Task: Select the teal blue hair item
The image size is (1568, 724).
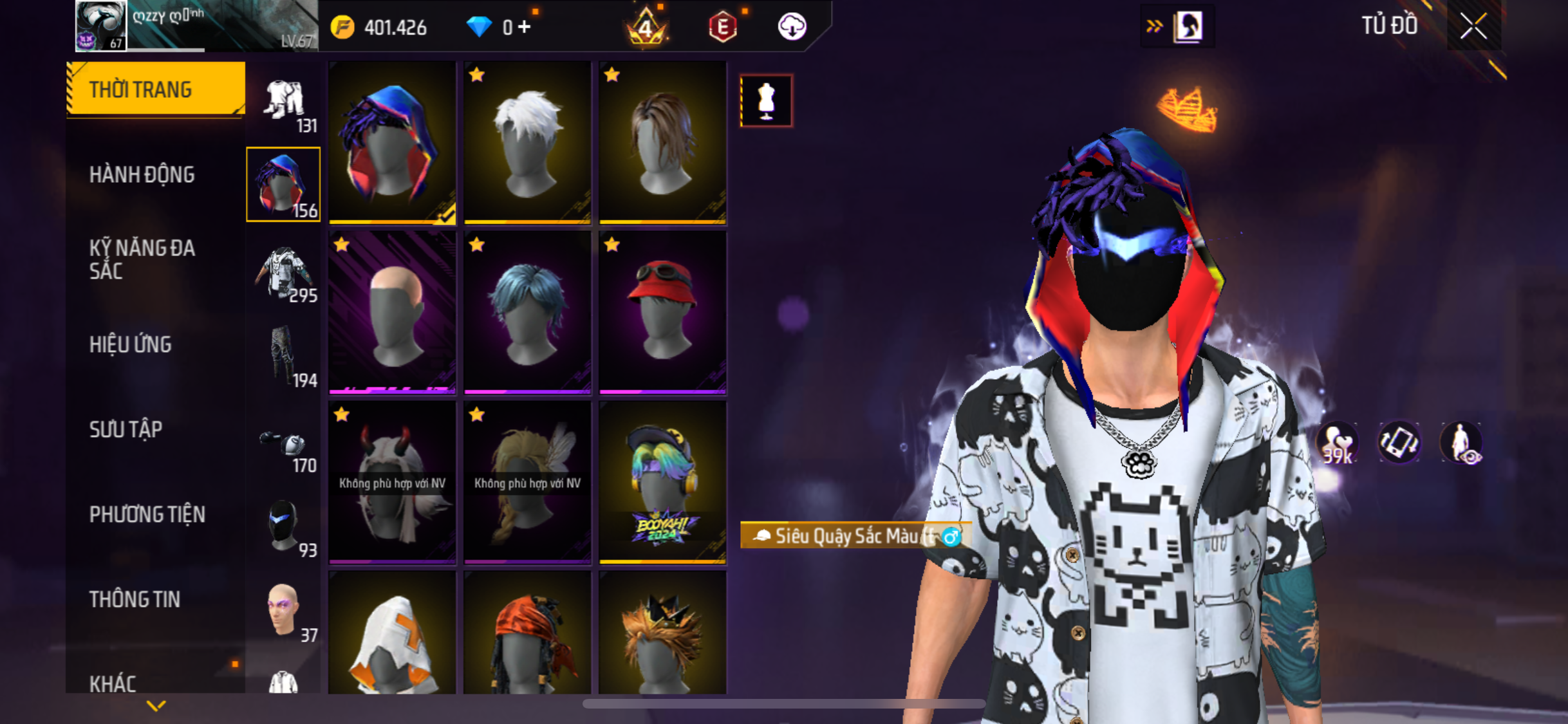Action: pos(527,312)
